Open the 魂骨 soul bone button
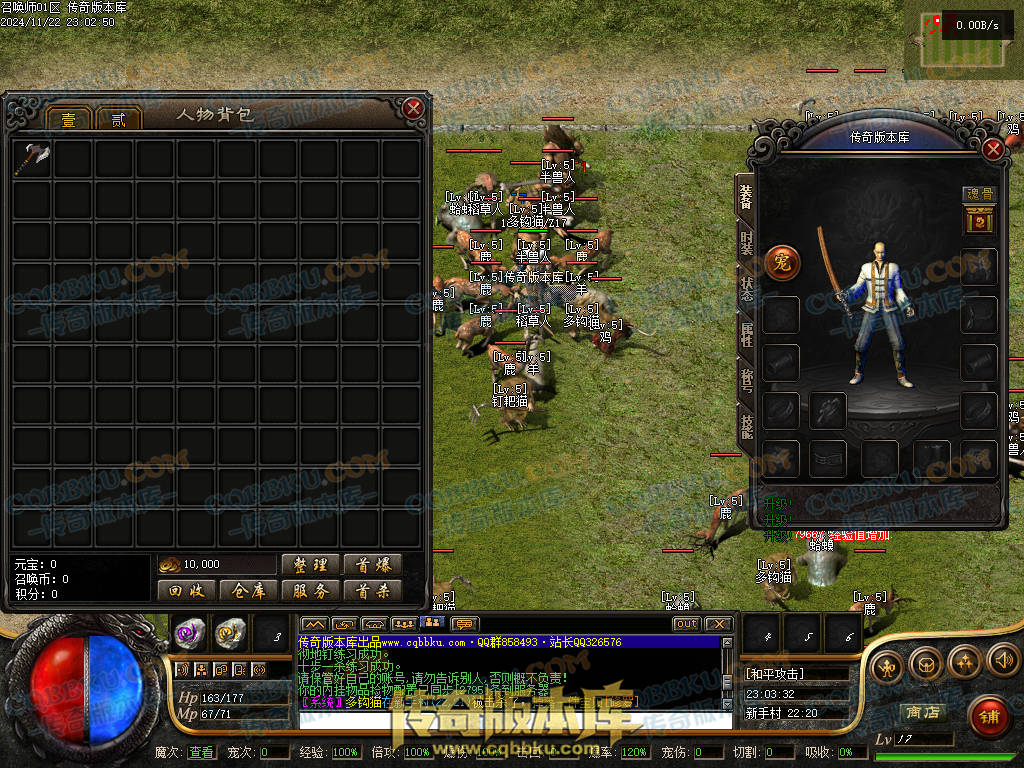This screenshot has height=768, width=1024. pyautogui.click(x=979, y=194)
